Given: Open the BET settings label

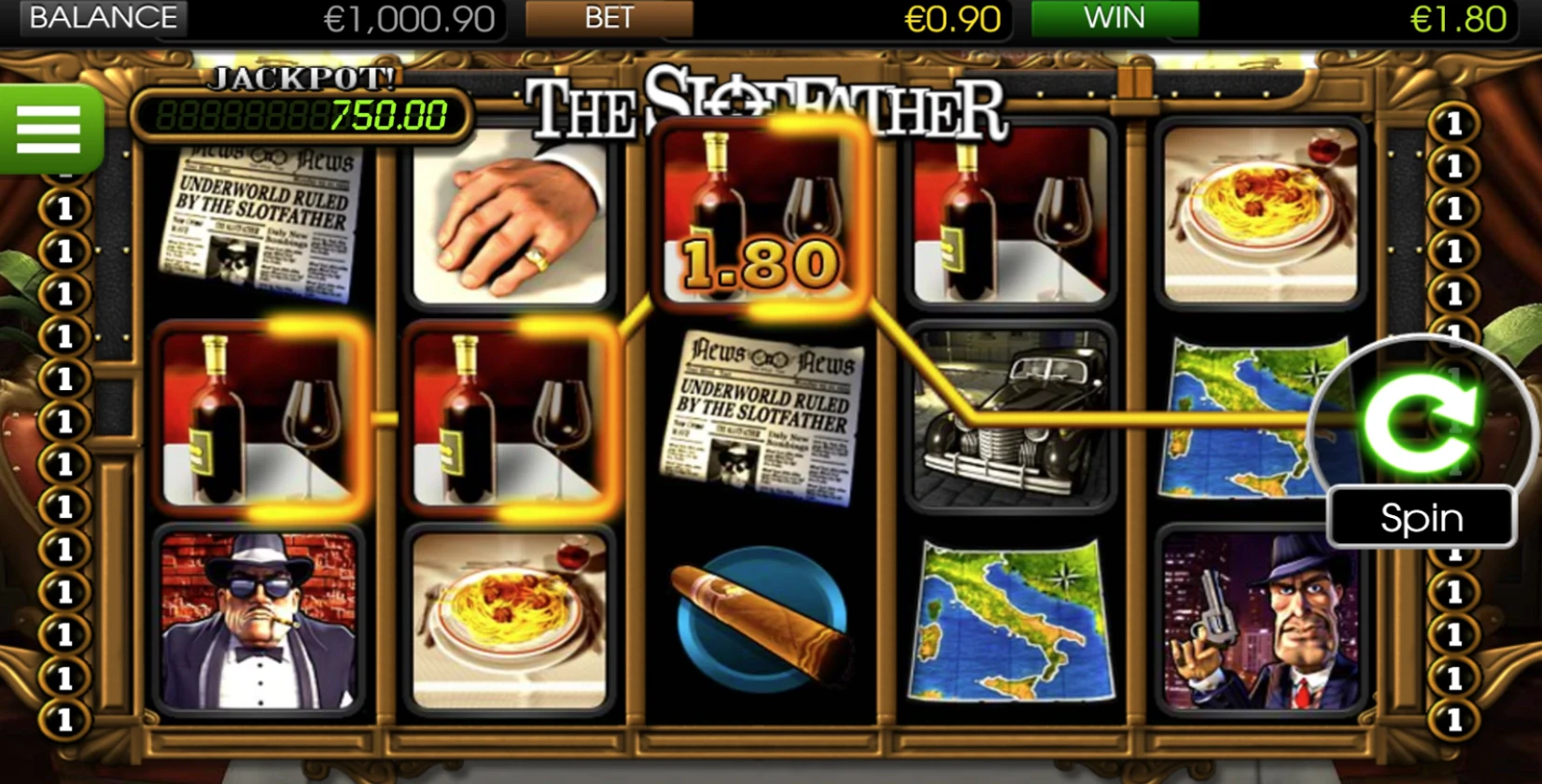Looking at the screenshot, I should click(x=609, y=19).
